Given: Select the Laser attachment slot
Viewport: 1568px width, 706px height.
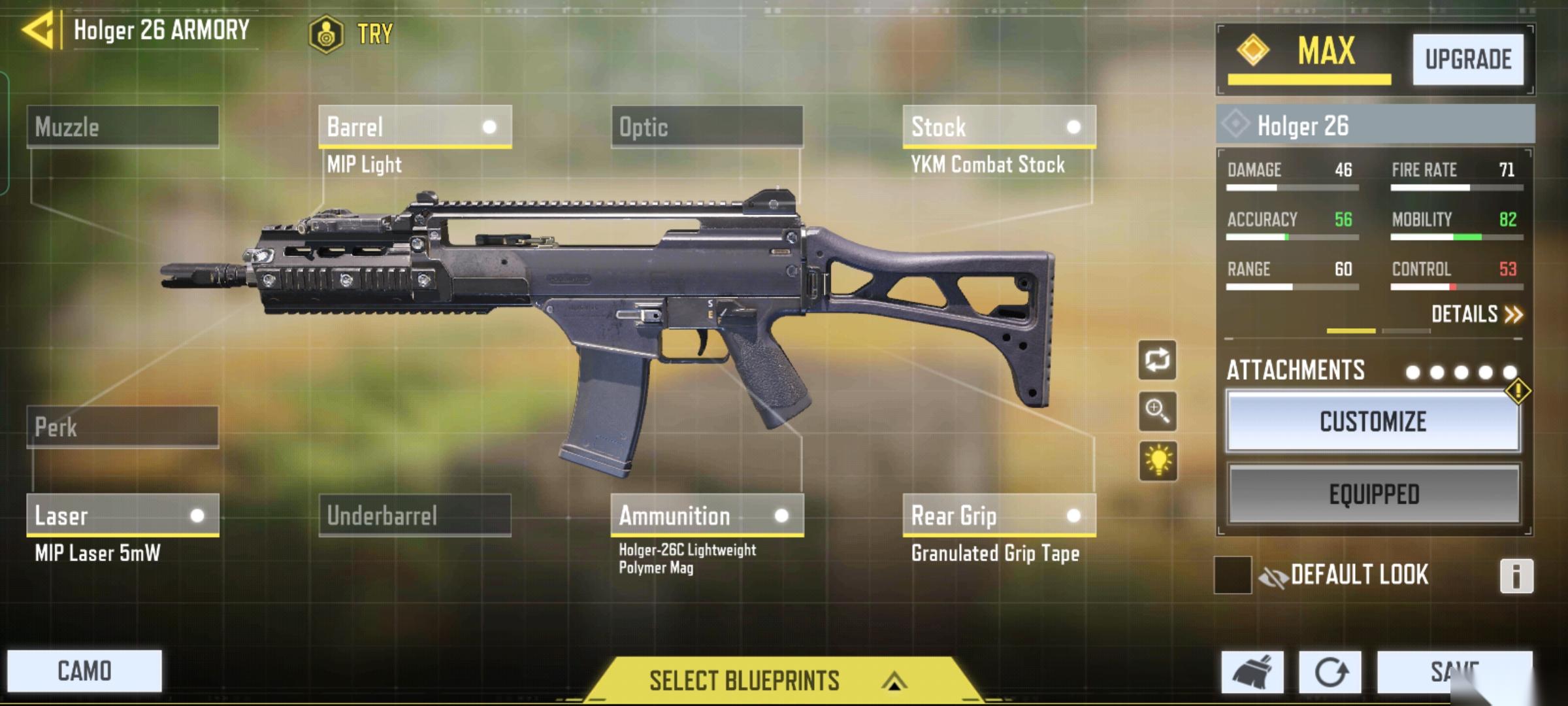Looking at the screenshot, I should pyautogui.click(x=123, y=515).
